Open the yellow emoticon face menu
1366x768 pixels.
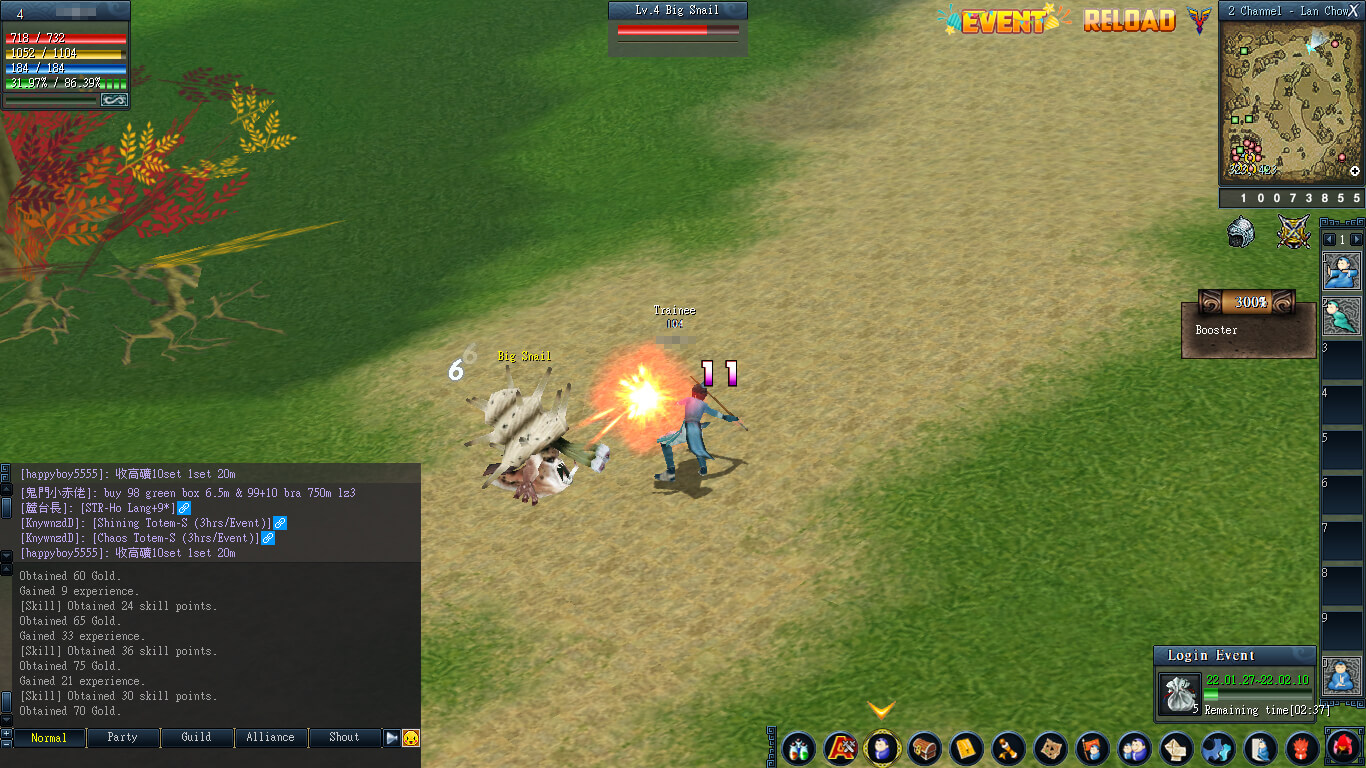[411, 738]
